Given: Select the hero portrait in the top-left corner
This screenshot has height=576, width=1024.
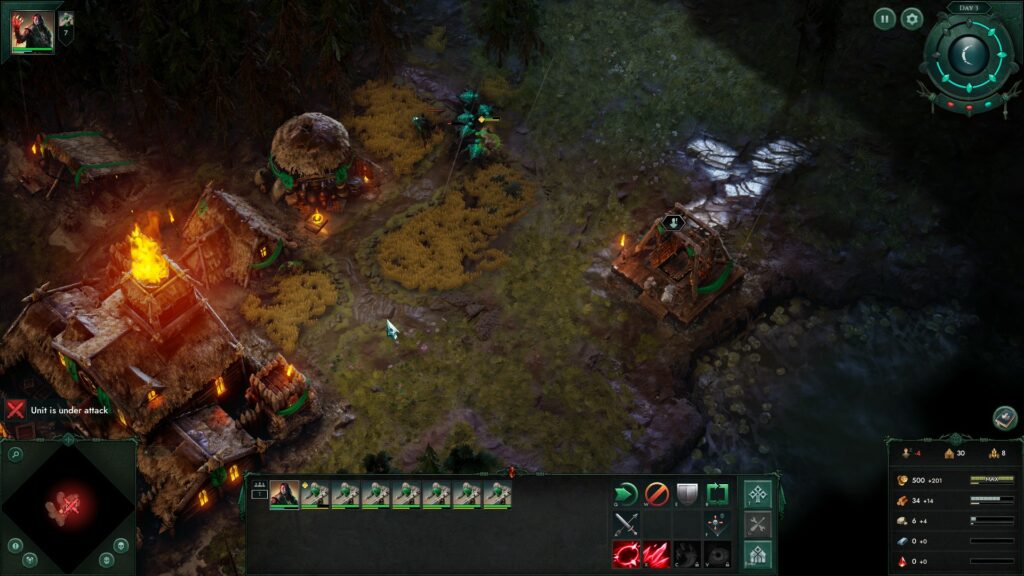Looking at the screenshot, I should click(33, 32).
